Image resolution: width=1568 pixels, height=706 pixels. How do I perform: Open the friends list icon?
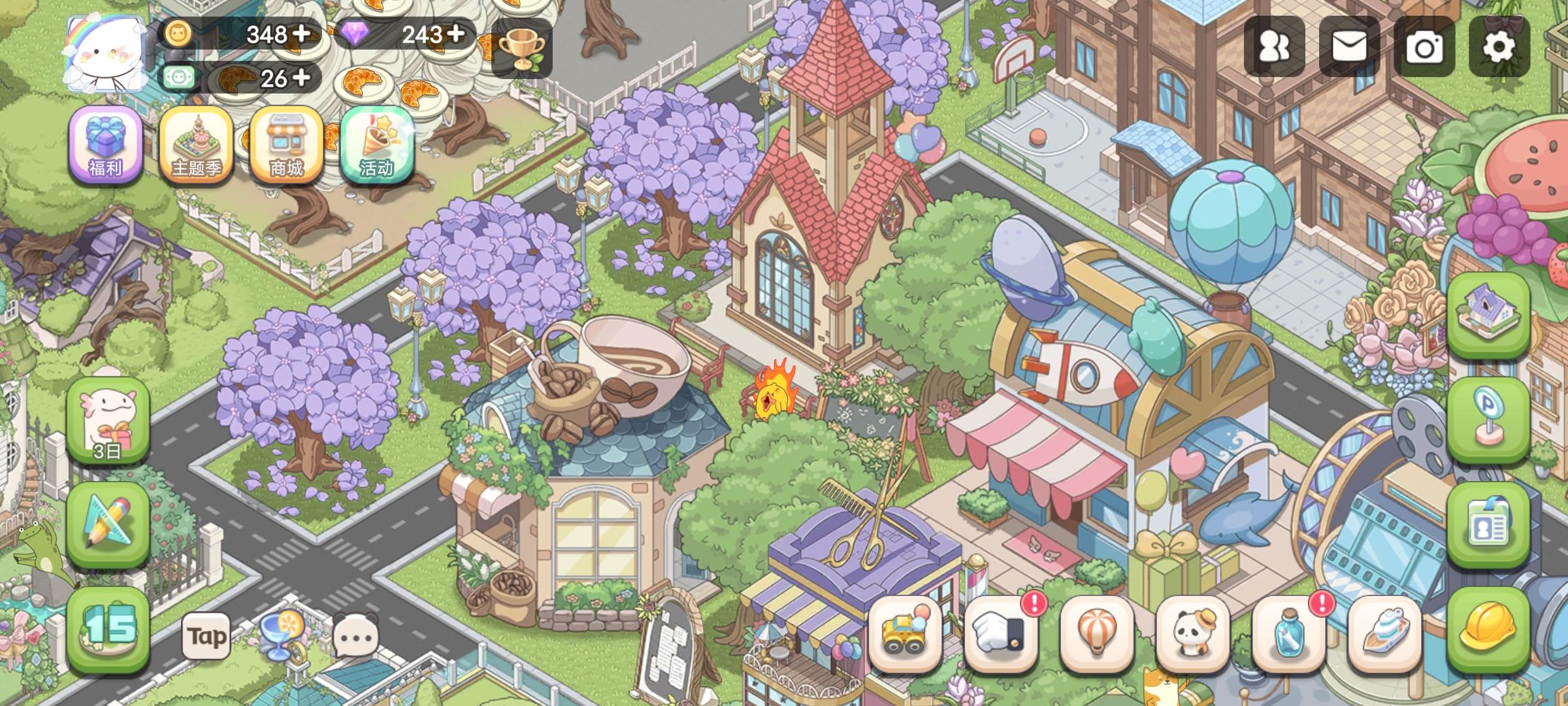(x=1275, y=46)
